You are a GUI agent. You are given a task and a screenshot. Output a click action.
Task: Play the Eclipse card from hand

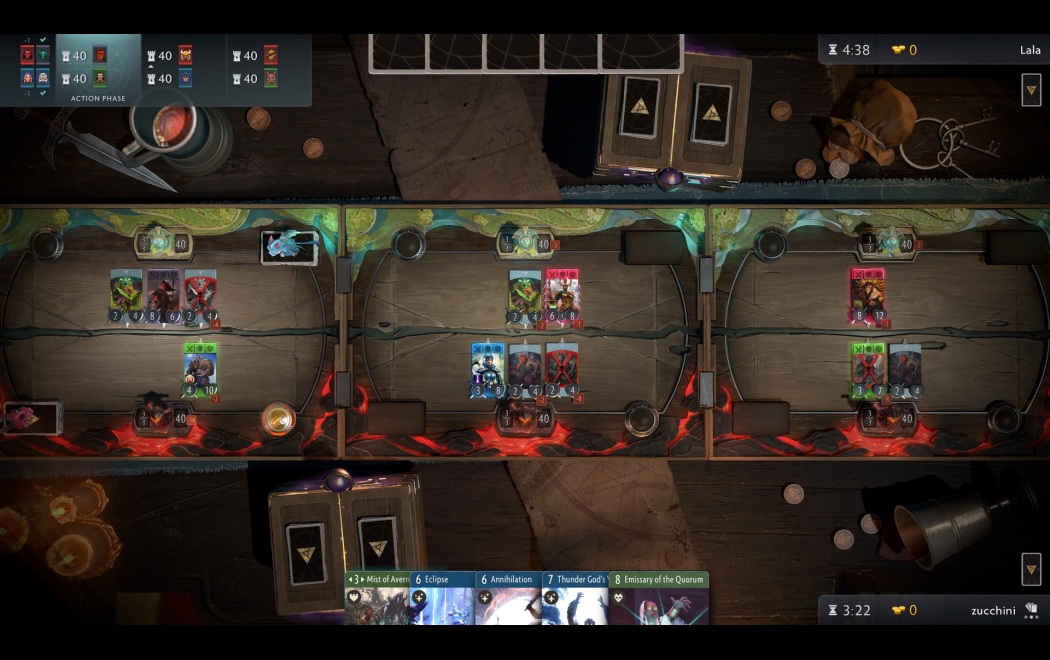[x=442, y=598]
